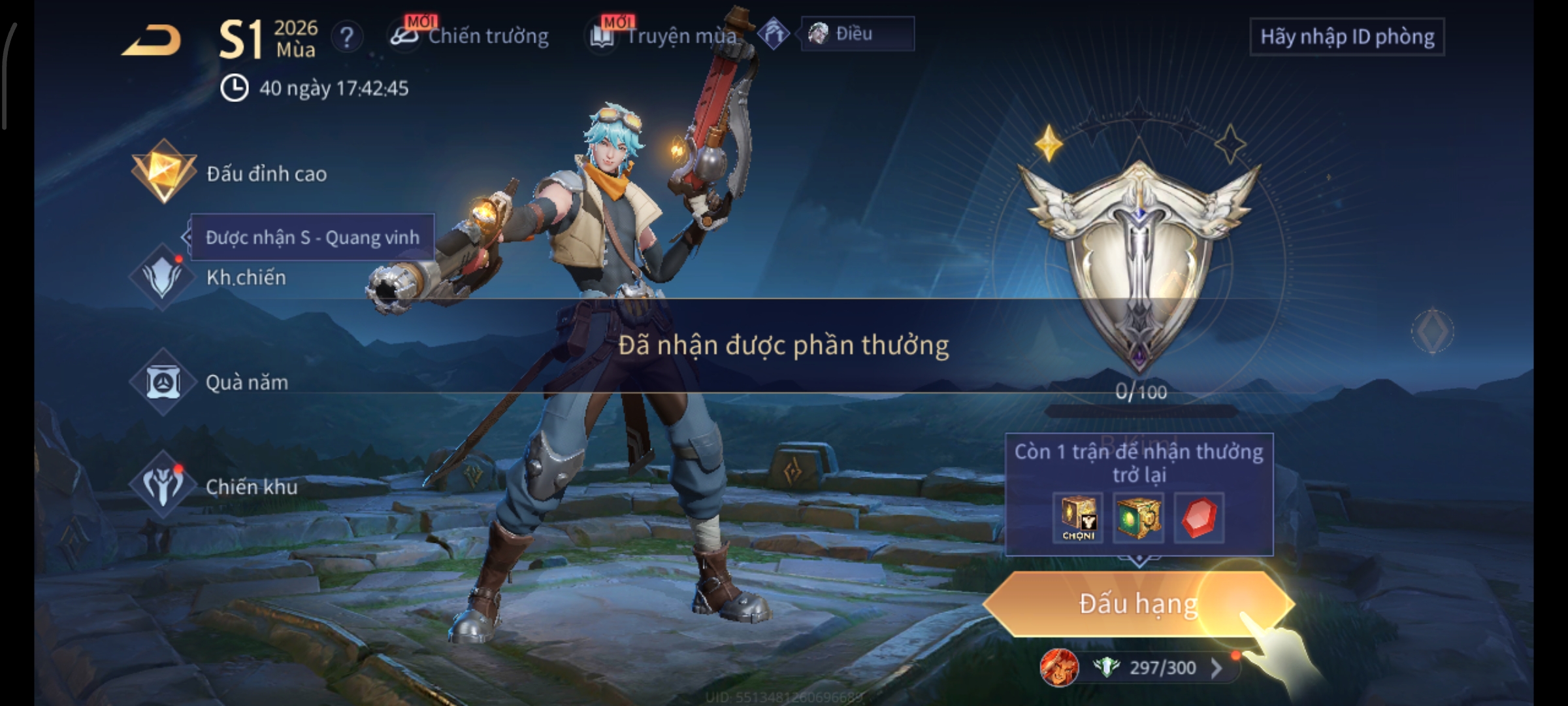Select the Điều hero dropdown
Screen dimensions: 1568x706
tap(857, 34)
